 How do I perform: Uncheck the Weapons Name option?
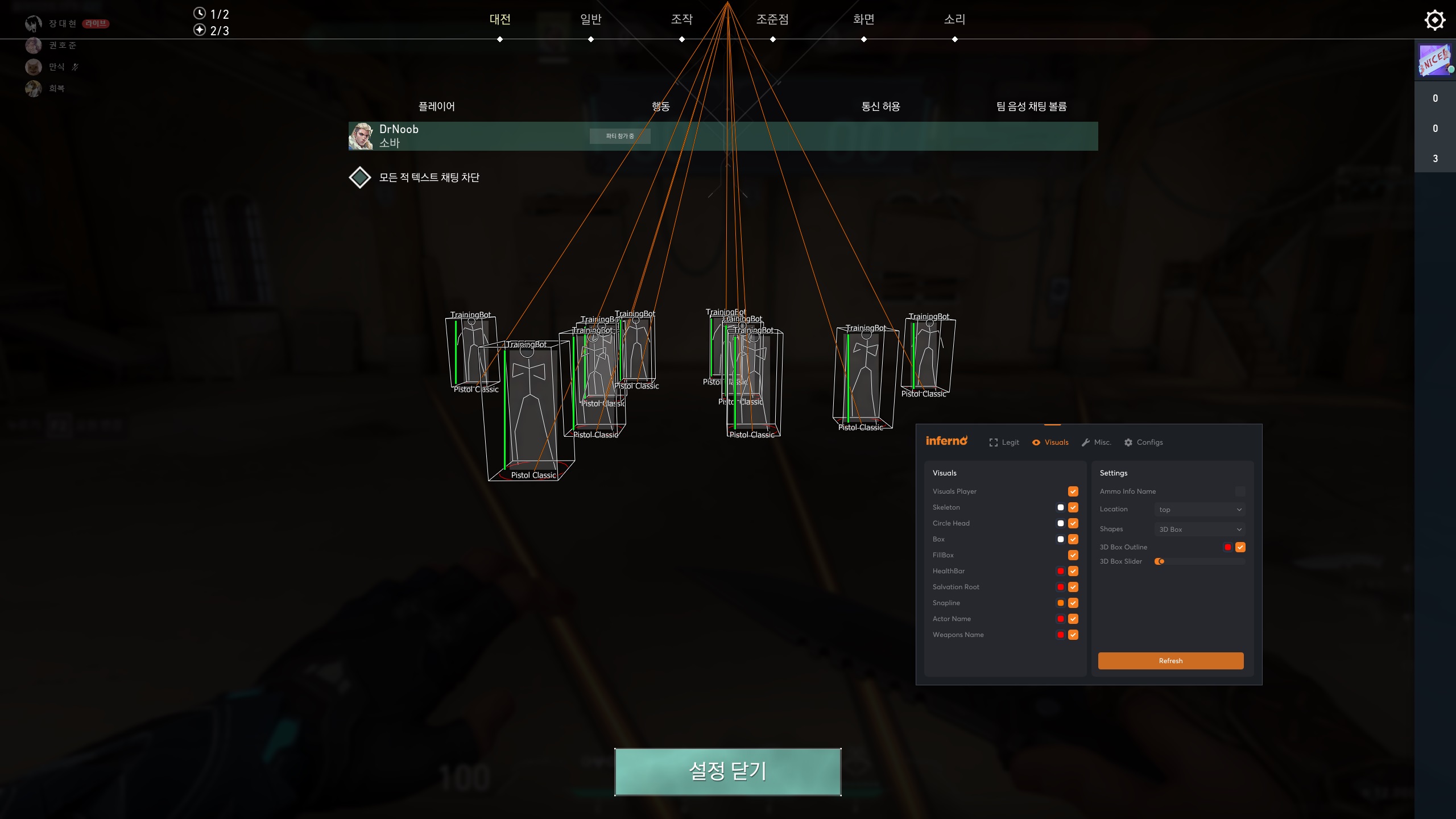(x=1073, y=635)
